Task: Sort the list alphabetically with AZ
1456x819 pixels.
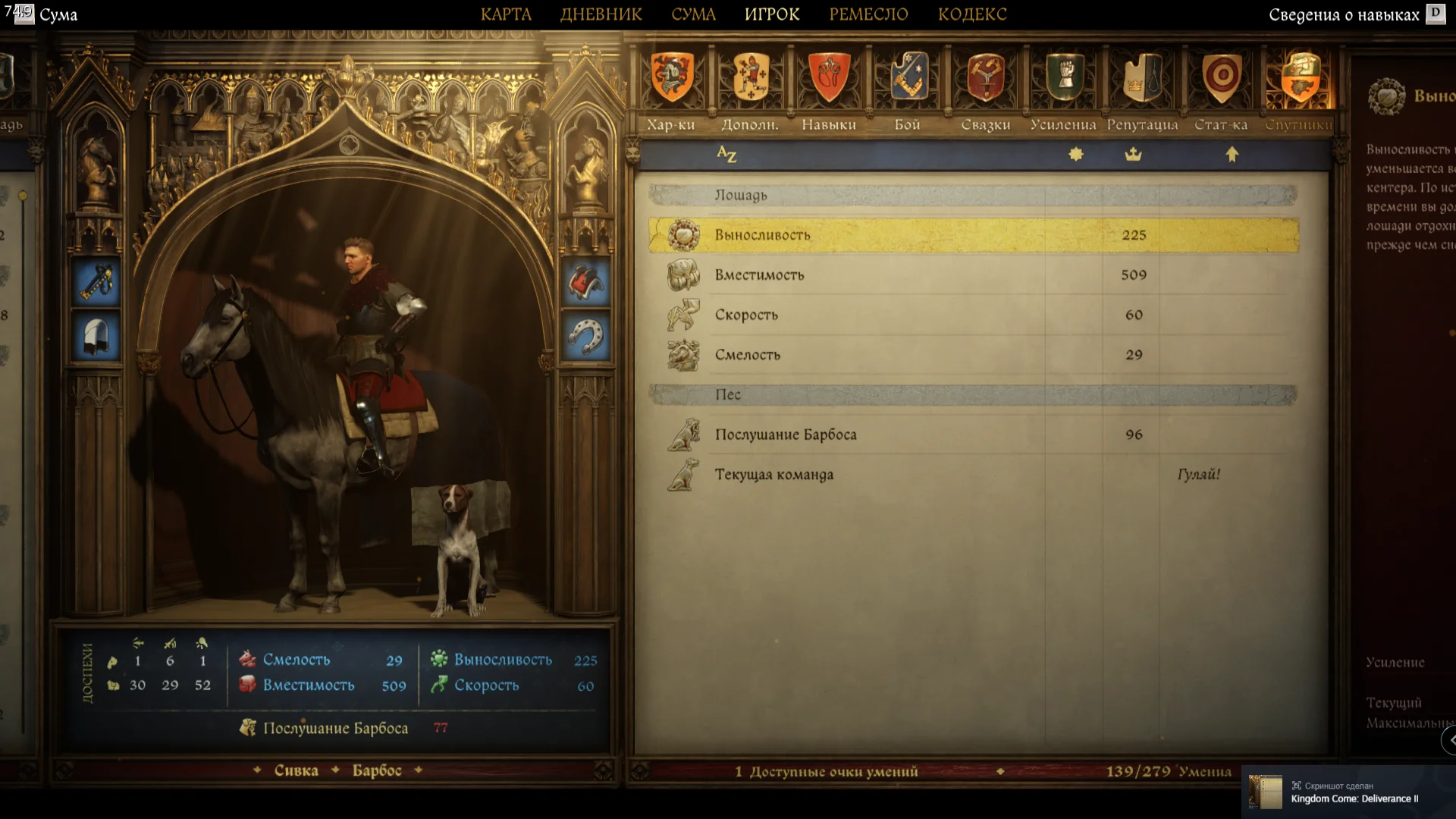Action: [726, 155]
